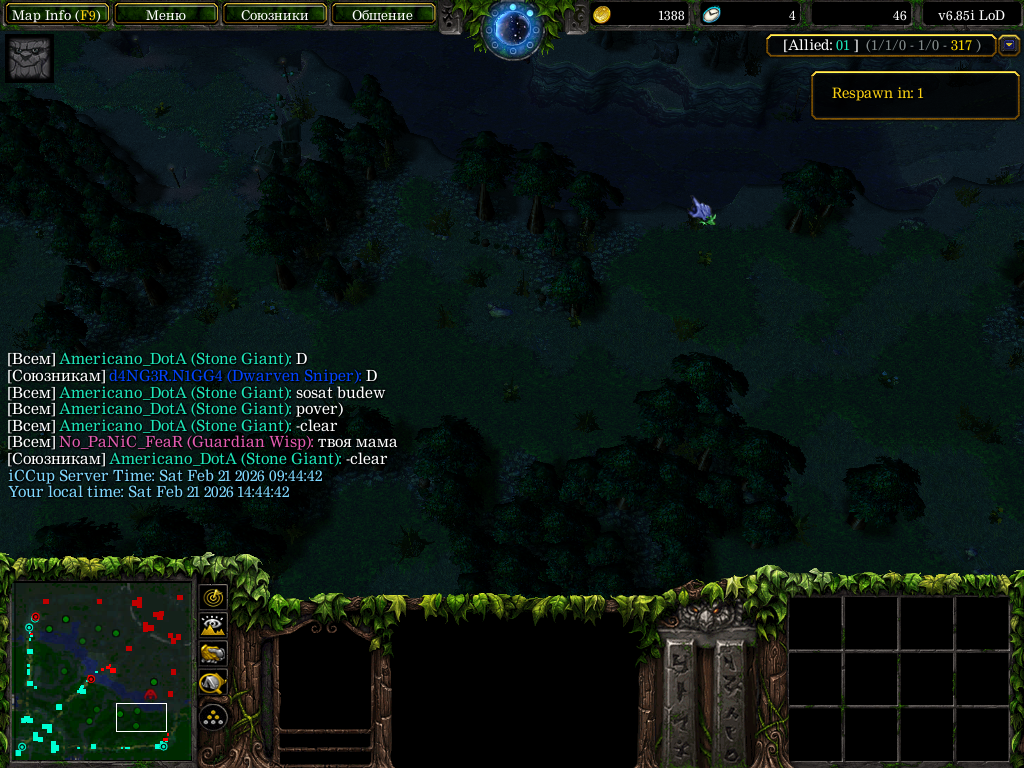Open the Общение chat log
1024x768 pixels.
click(383, 15)
